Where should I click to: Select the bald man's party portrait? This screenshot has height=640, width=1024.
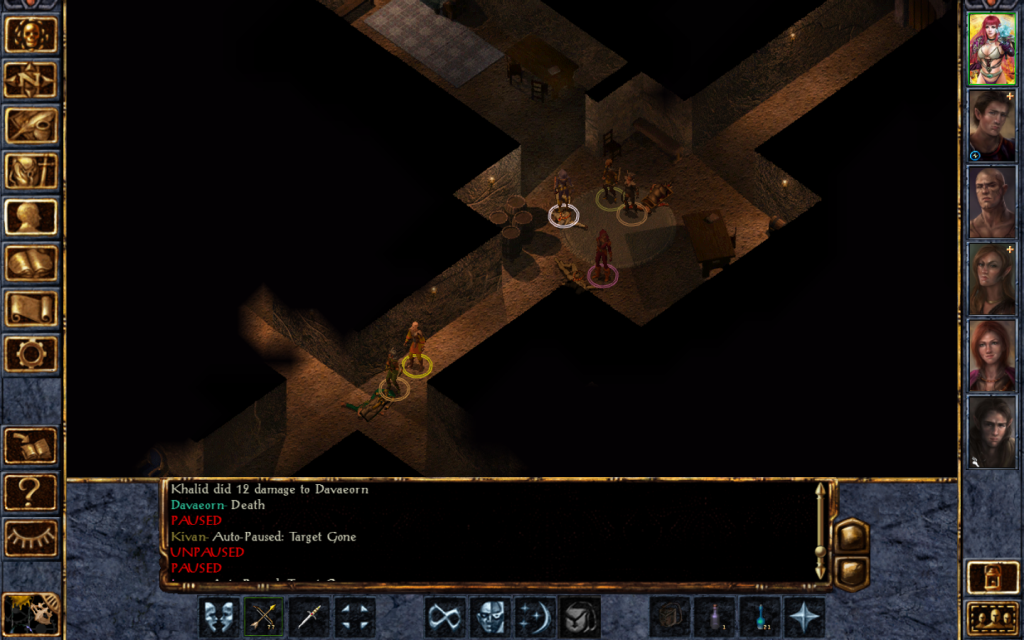click(x=991, y=202)
